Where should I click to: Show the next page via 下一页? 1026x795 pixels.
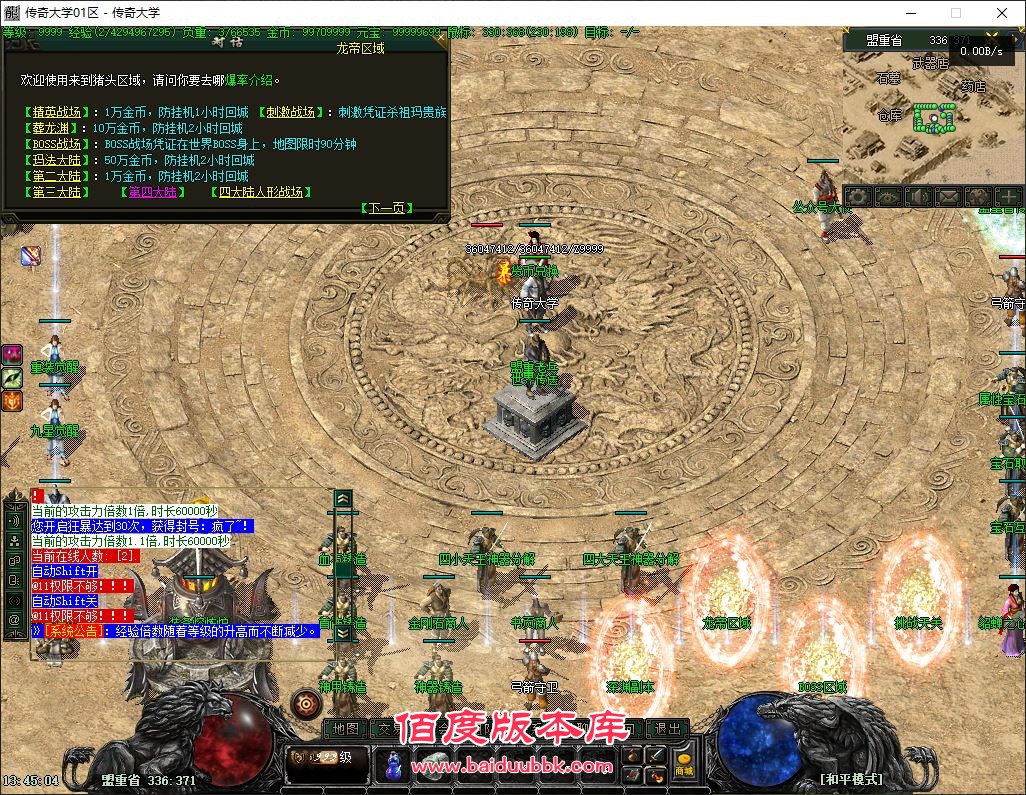(x=386, y=208)
